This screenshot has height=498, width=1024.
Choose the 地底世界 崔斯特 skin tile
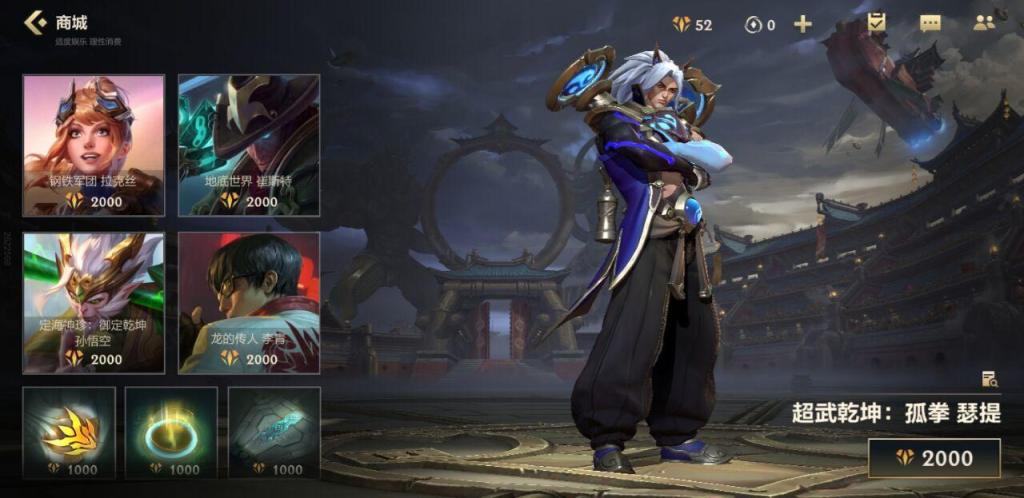click(x=249, y=145)
